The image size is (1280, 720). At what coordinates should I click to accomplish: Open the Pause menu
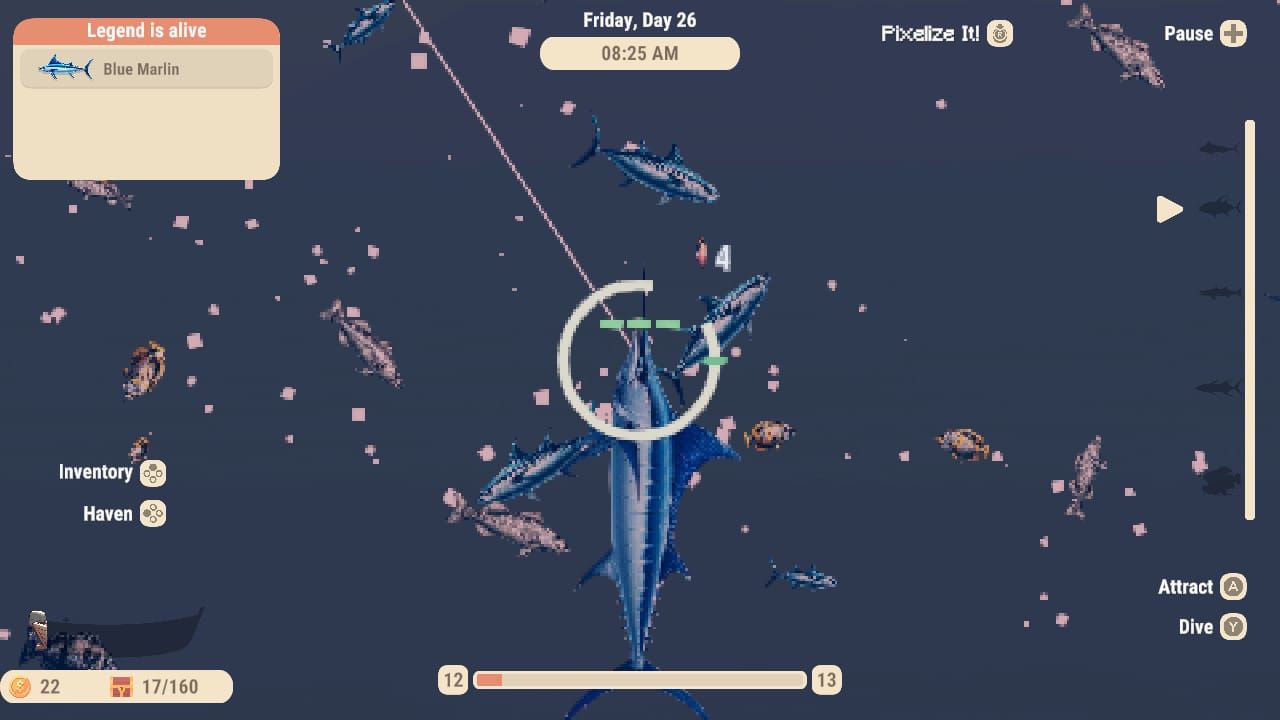[x=1190, y=33]
